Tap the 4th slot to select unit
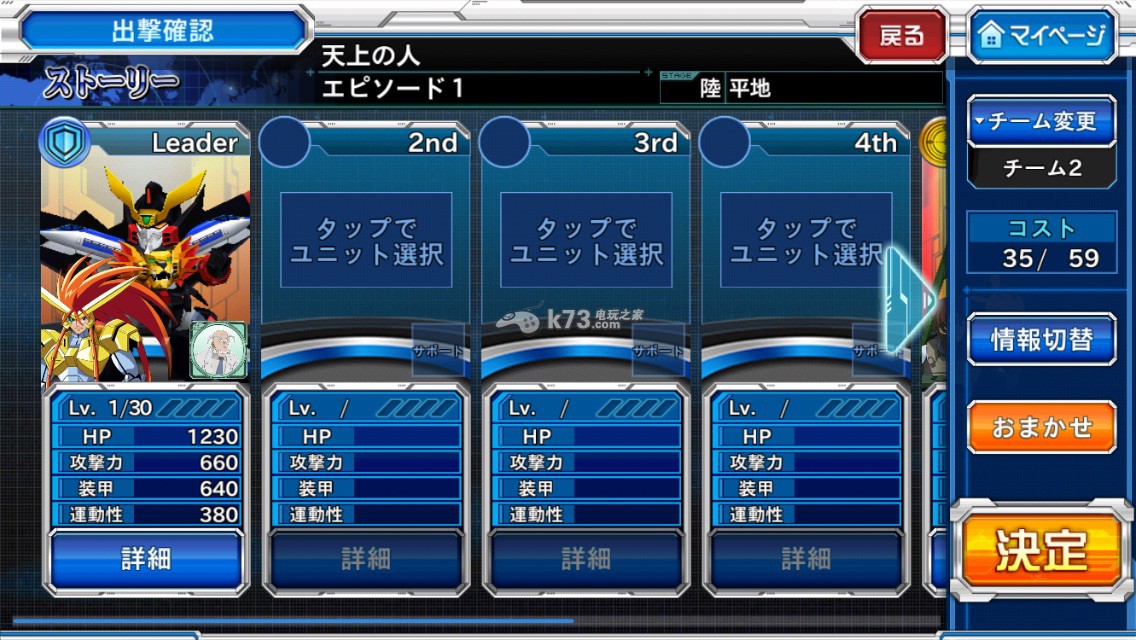Viewport: 1136px width, 640px height. coord(805,241)
